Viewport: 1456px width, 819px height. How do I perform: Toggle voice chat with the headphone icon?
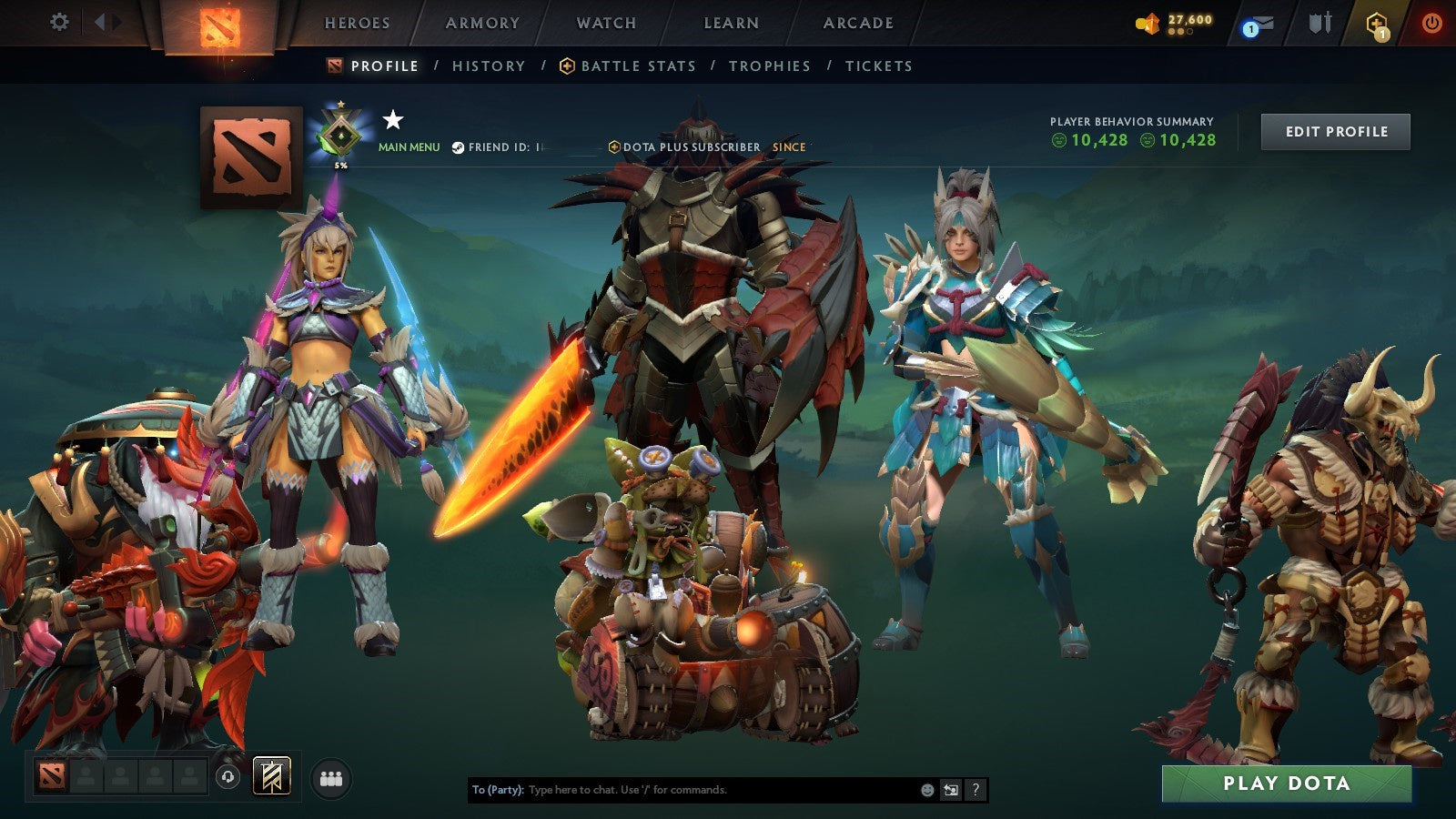(227, 776)
